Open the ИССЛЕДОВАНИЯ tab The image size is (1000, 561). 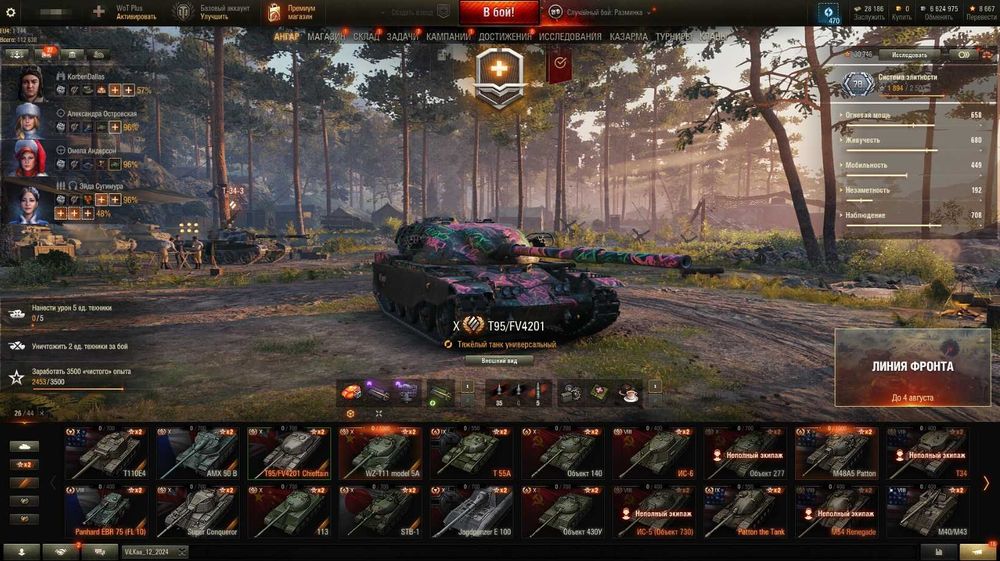click(570, 36)
